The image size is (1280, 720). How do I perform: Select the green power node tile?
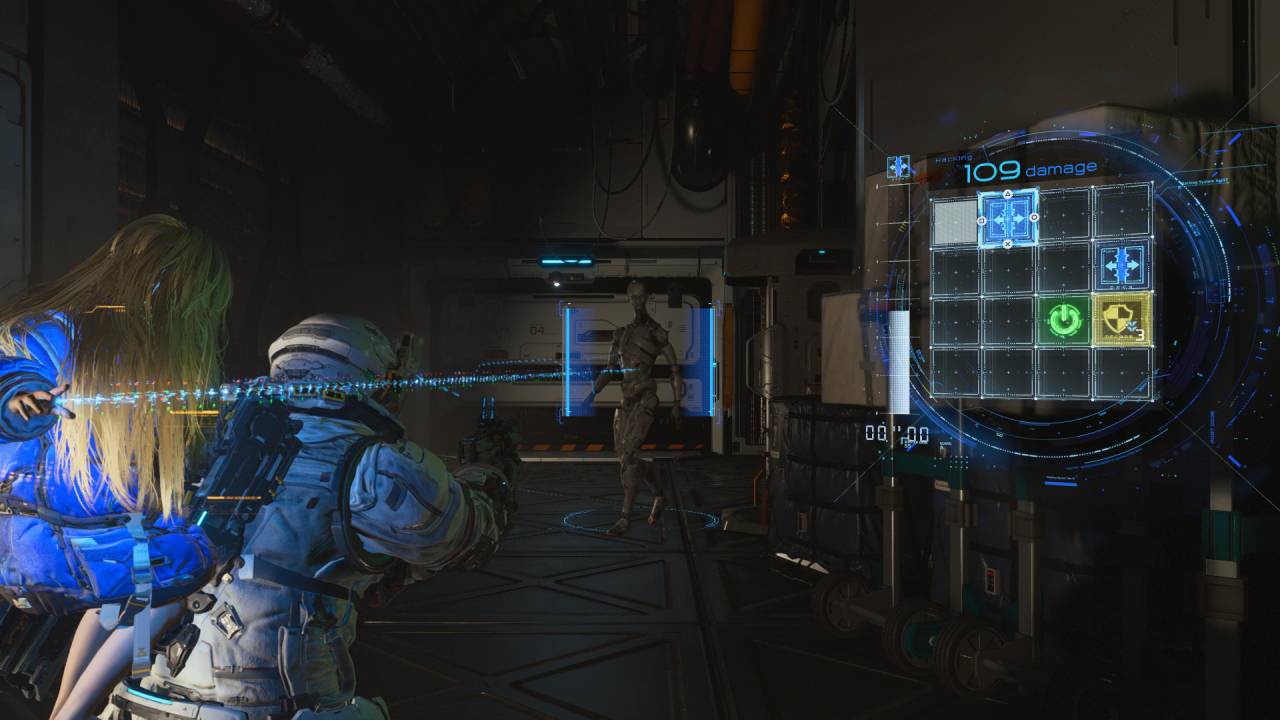(x=1062, y=320)
